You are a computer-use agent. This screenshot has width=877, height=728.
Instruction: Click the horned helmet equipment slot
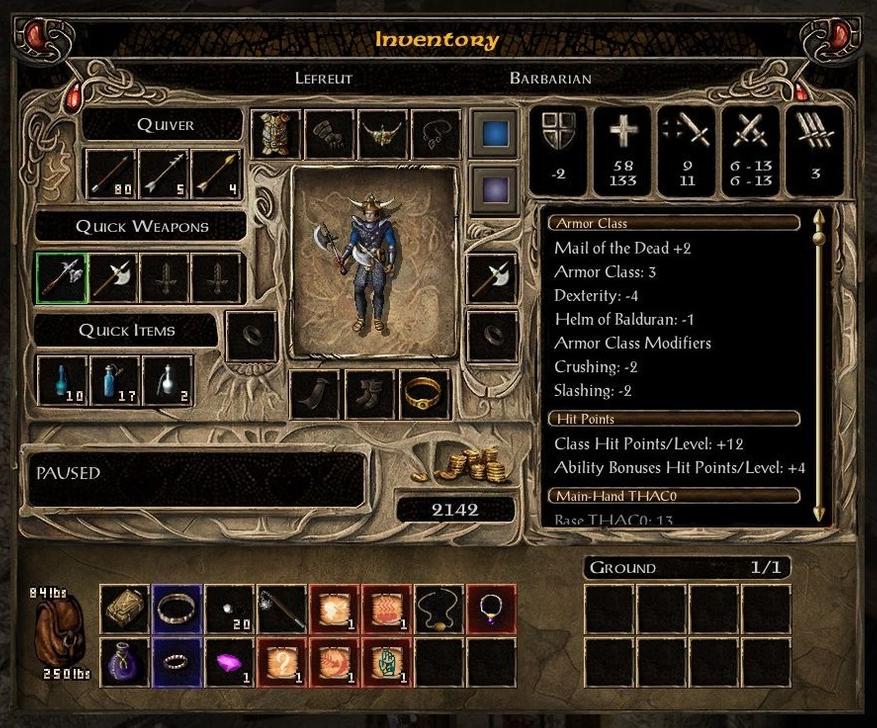coord(381,134)
